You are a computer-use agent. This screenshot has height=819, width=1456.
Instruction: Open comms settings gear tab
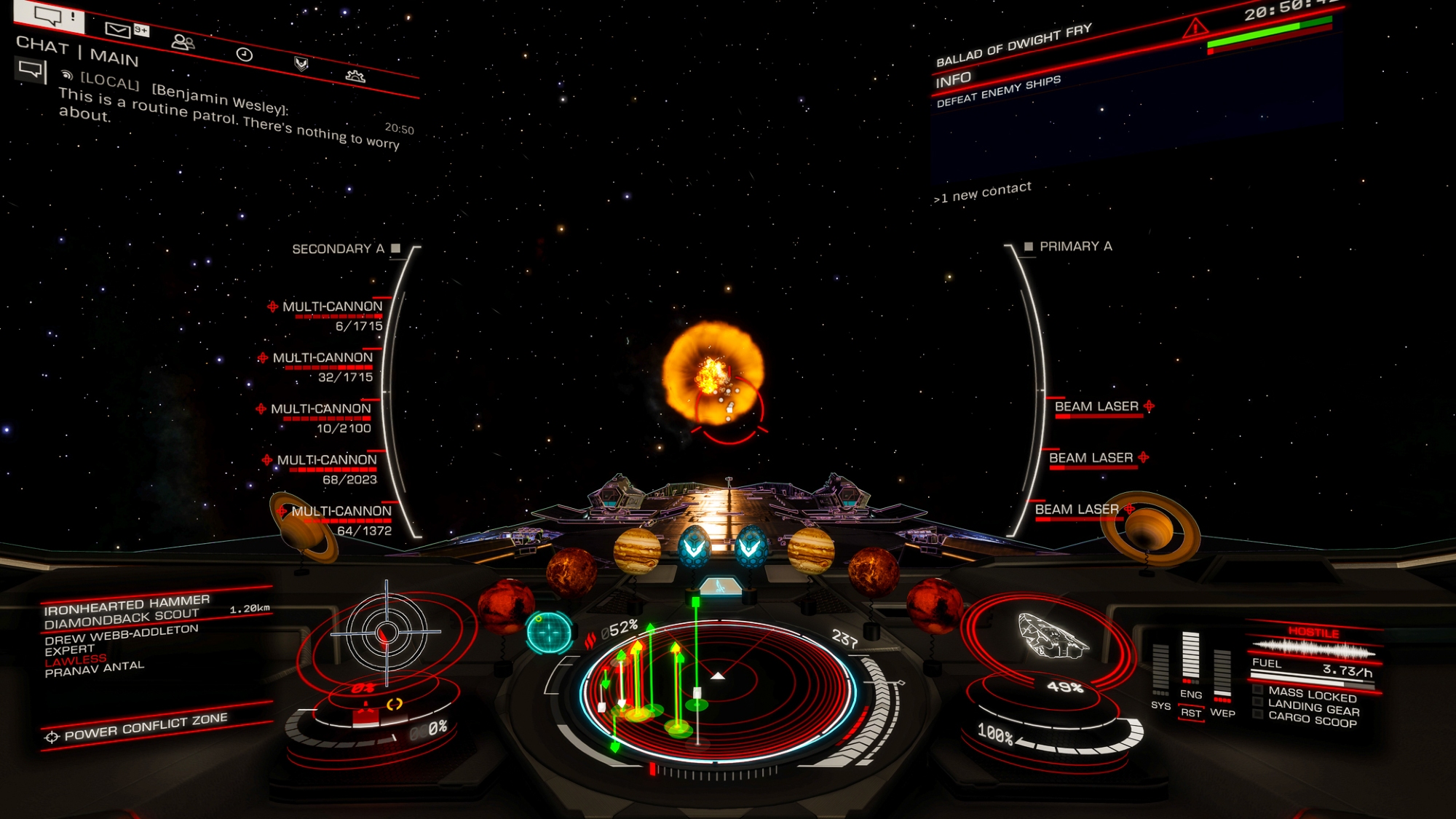pos(355,76)
